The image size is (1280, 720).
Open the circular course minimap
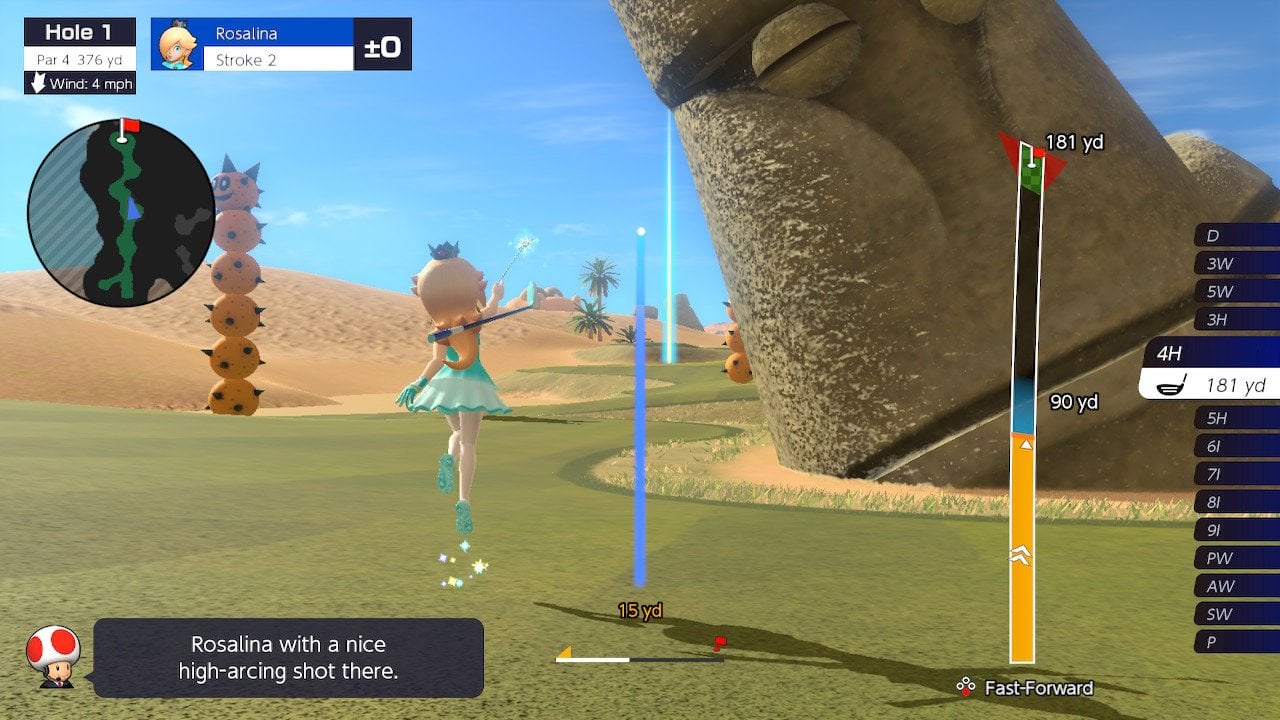121,212
